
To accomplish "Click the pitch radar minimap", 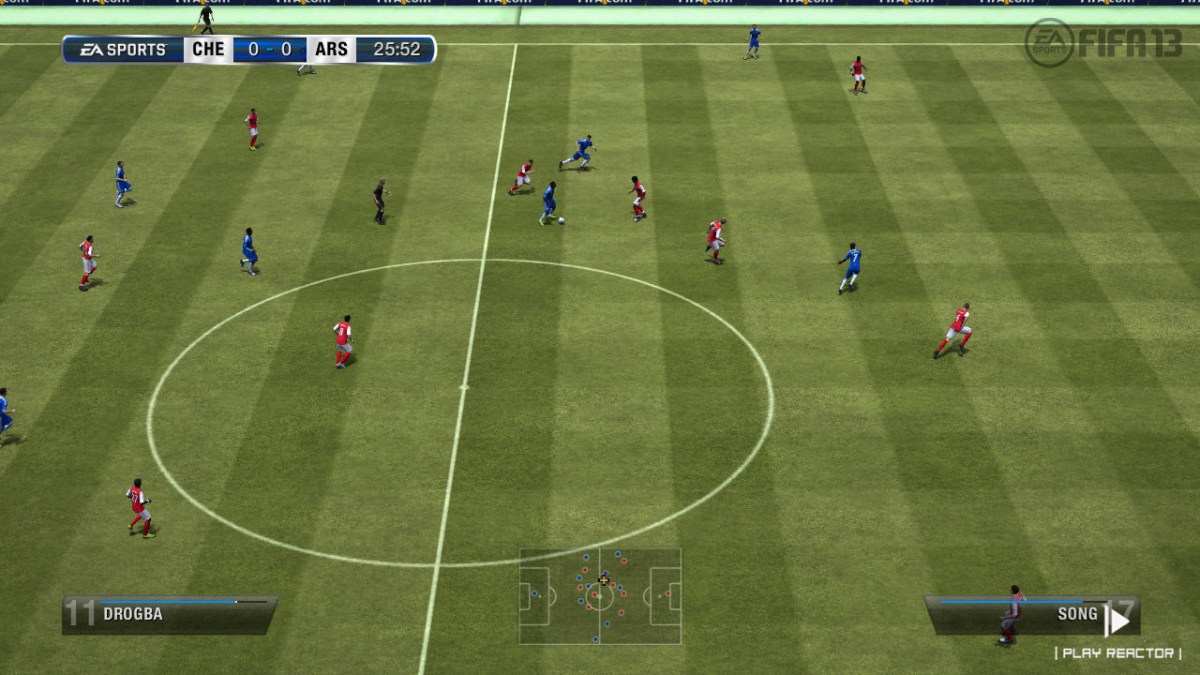I will tap(599, 596).
